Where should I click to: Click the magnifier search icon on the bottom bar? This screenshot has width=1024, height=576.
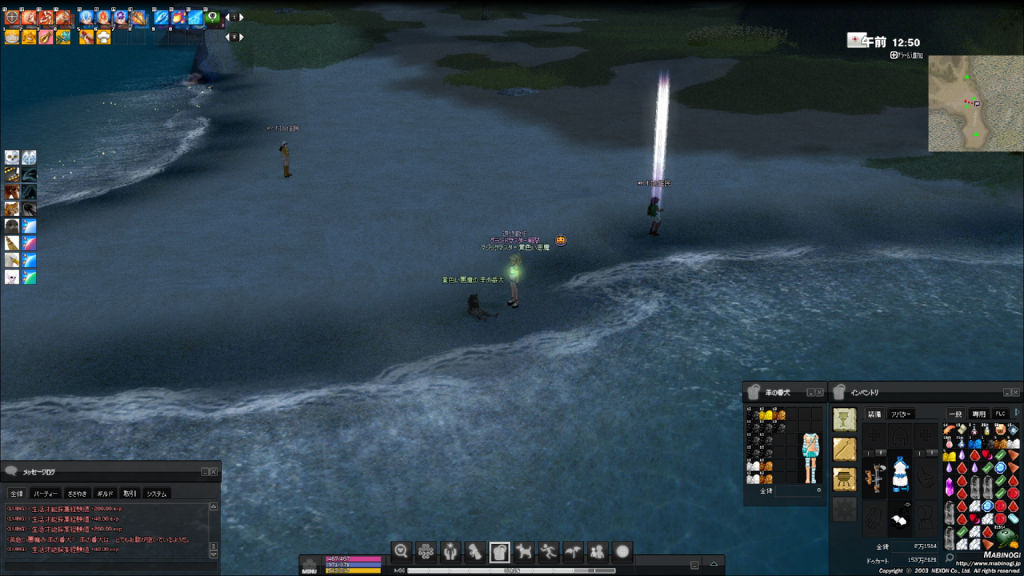tap(401, 551)
